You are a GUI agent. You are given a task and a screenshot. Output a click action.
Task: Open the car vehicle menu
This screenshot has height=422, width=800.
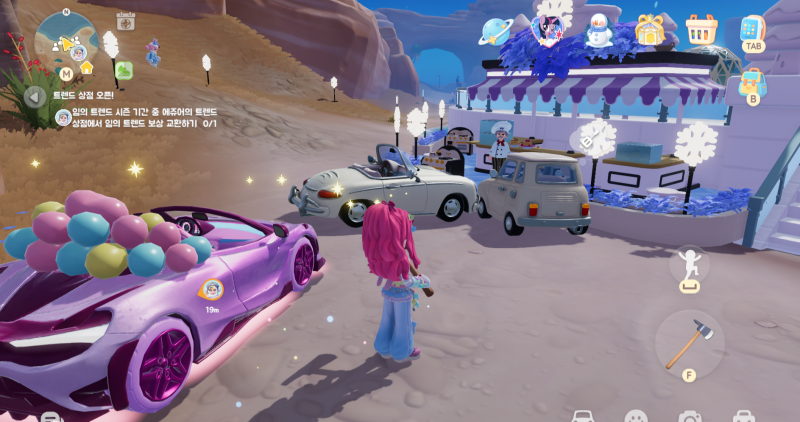click(583, 415)
